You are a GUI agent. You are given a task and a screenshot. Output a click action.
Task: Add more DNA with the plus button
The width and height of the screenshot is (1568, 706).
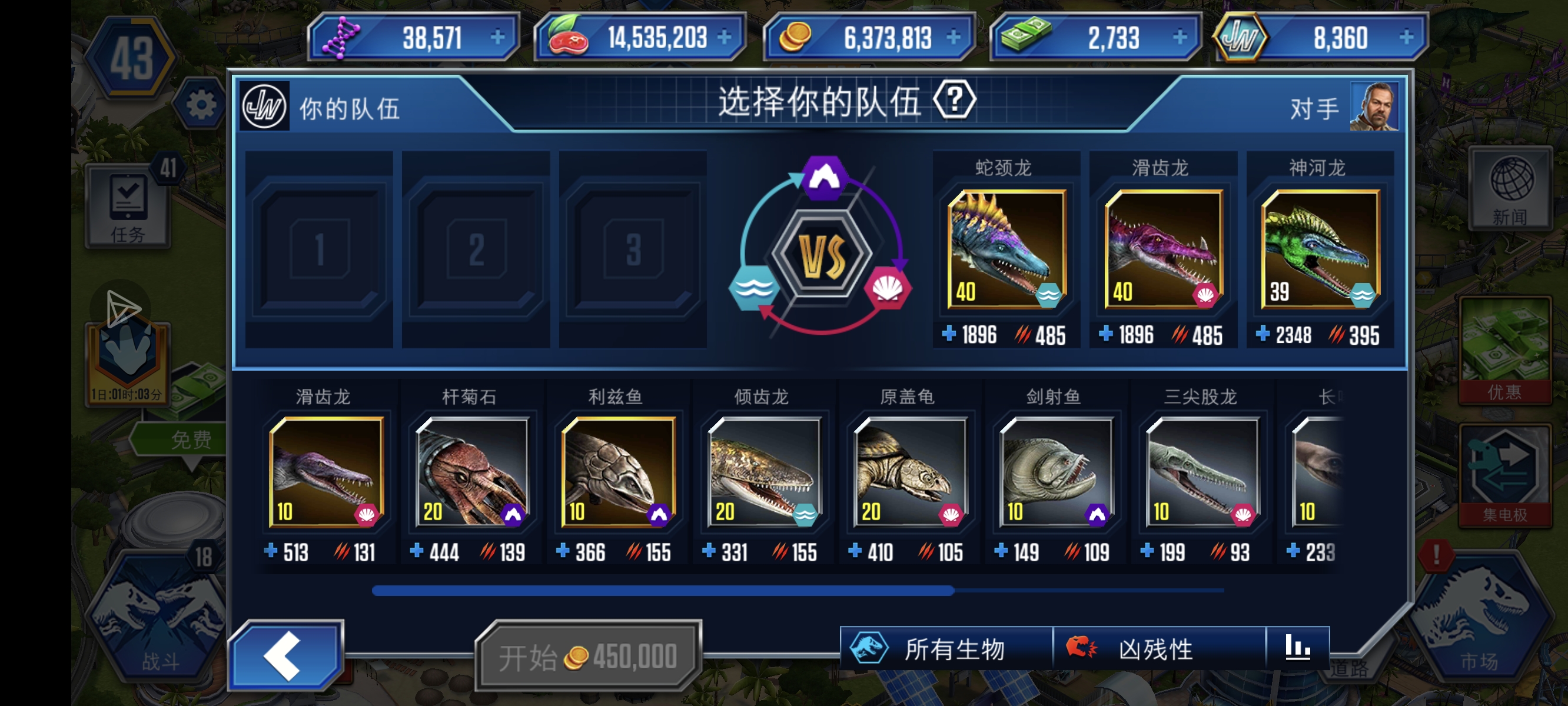497,38
